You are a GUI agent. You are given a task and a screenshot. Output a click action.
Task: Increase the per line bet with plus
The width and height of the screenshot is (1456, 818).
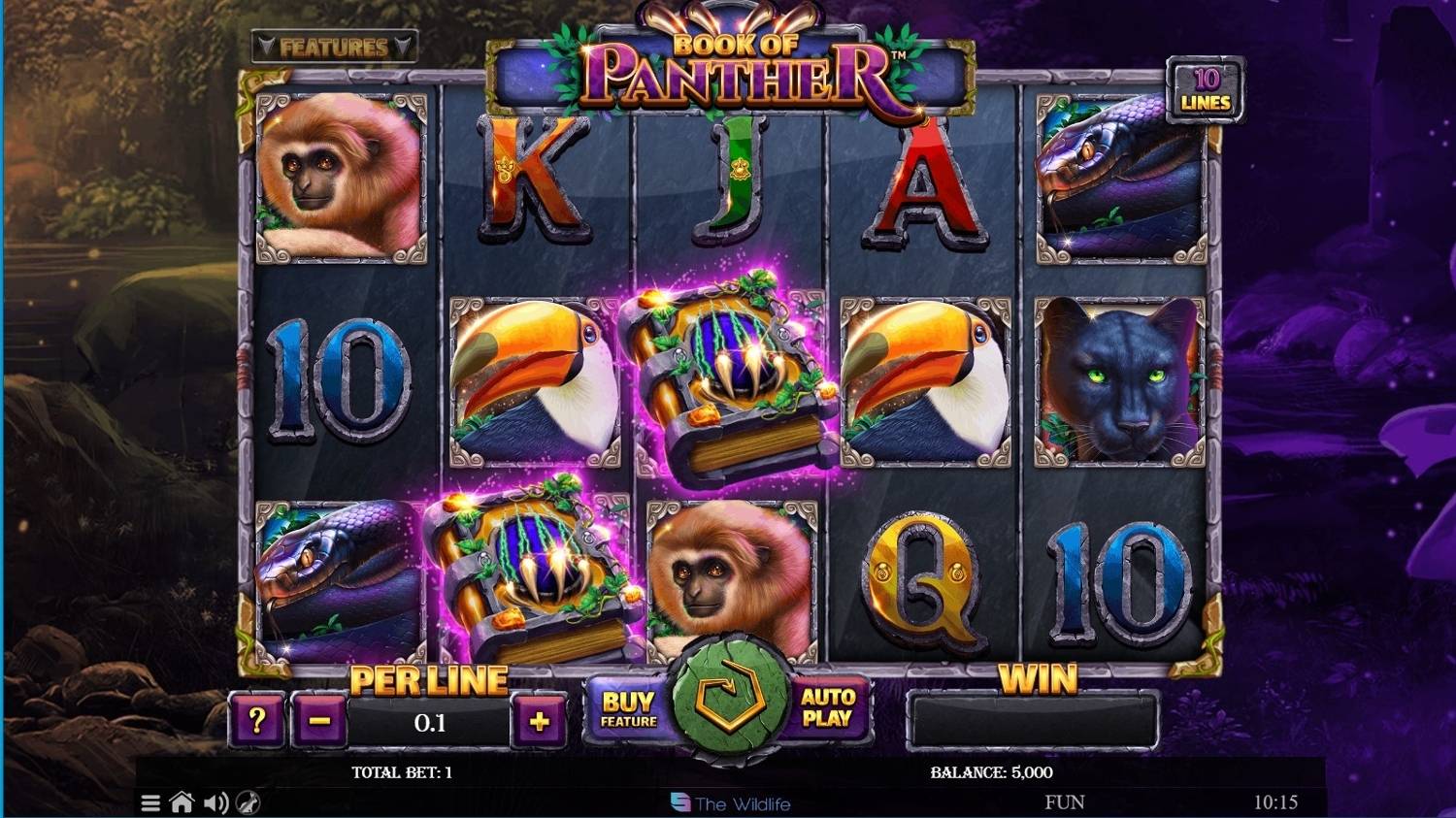point(540,719)
